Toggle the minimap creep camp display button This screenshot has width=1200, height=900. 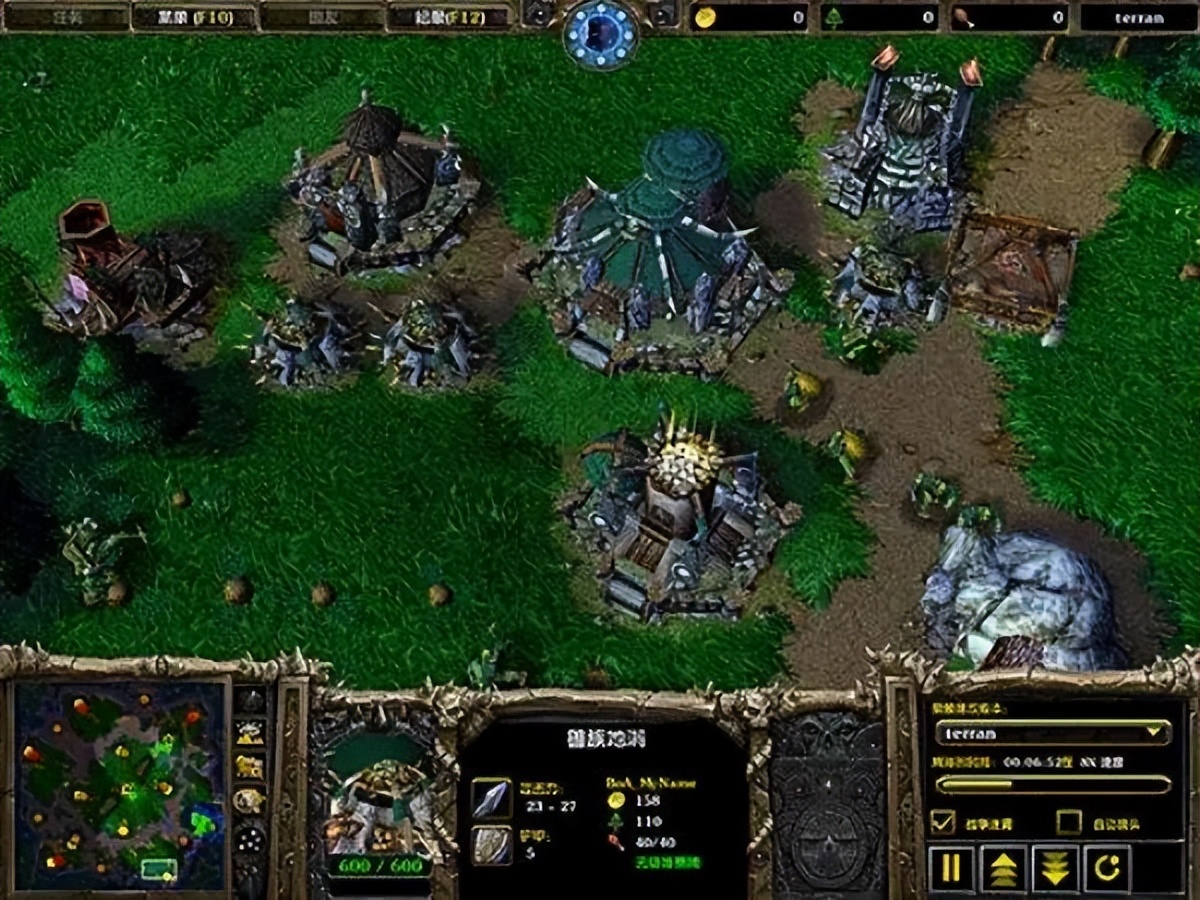coord(250,801)
